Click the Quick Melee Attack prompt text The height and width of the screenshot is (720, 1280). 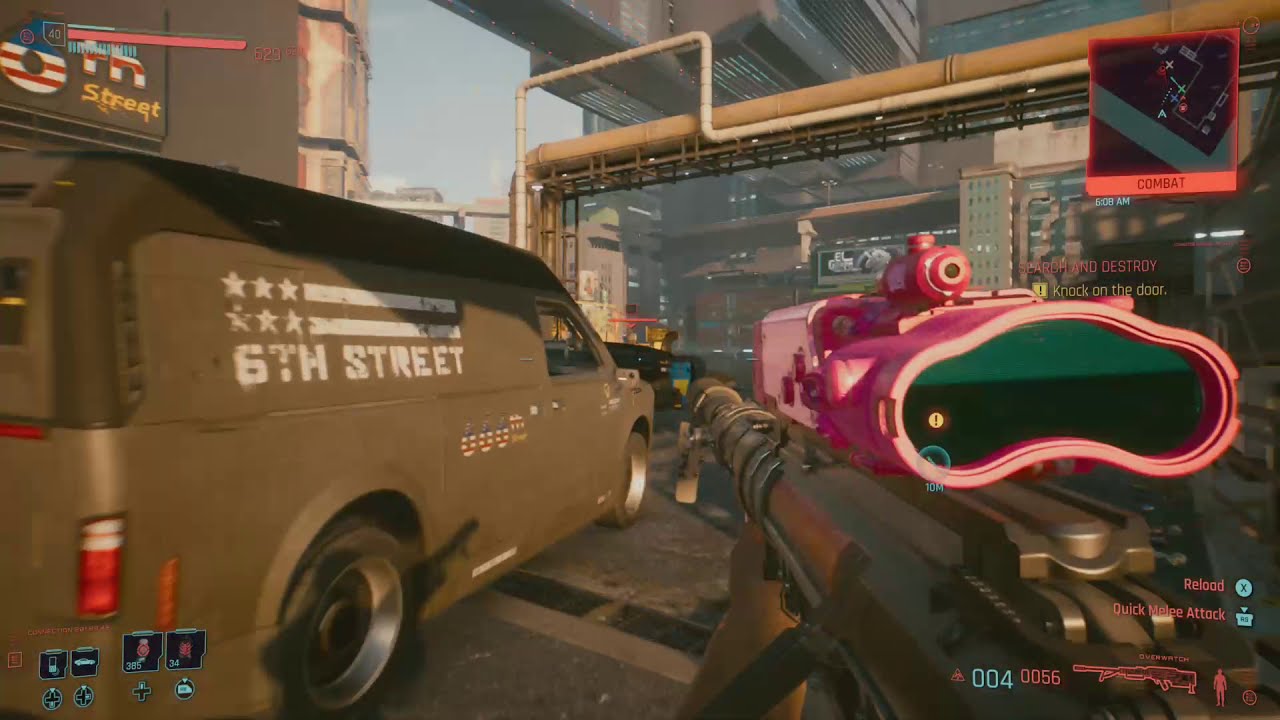pyautogui.click(x=1169, y=612)
